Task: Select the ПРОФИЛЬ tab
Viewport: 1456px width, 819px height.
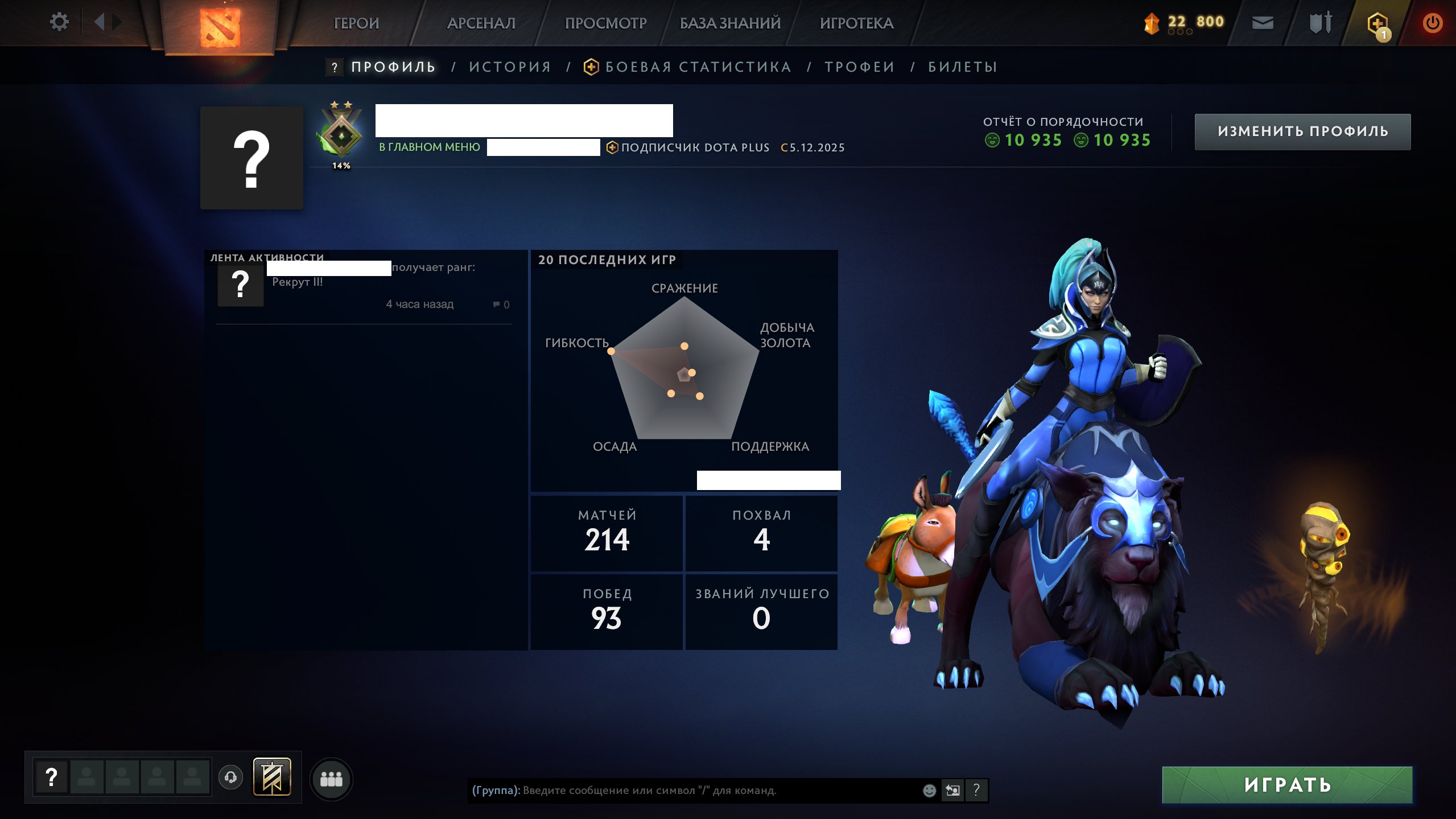Action: tap(391, 67)
